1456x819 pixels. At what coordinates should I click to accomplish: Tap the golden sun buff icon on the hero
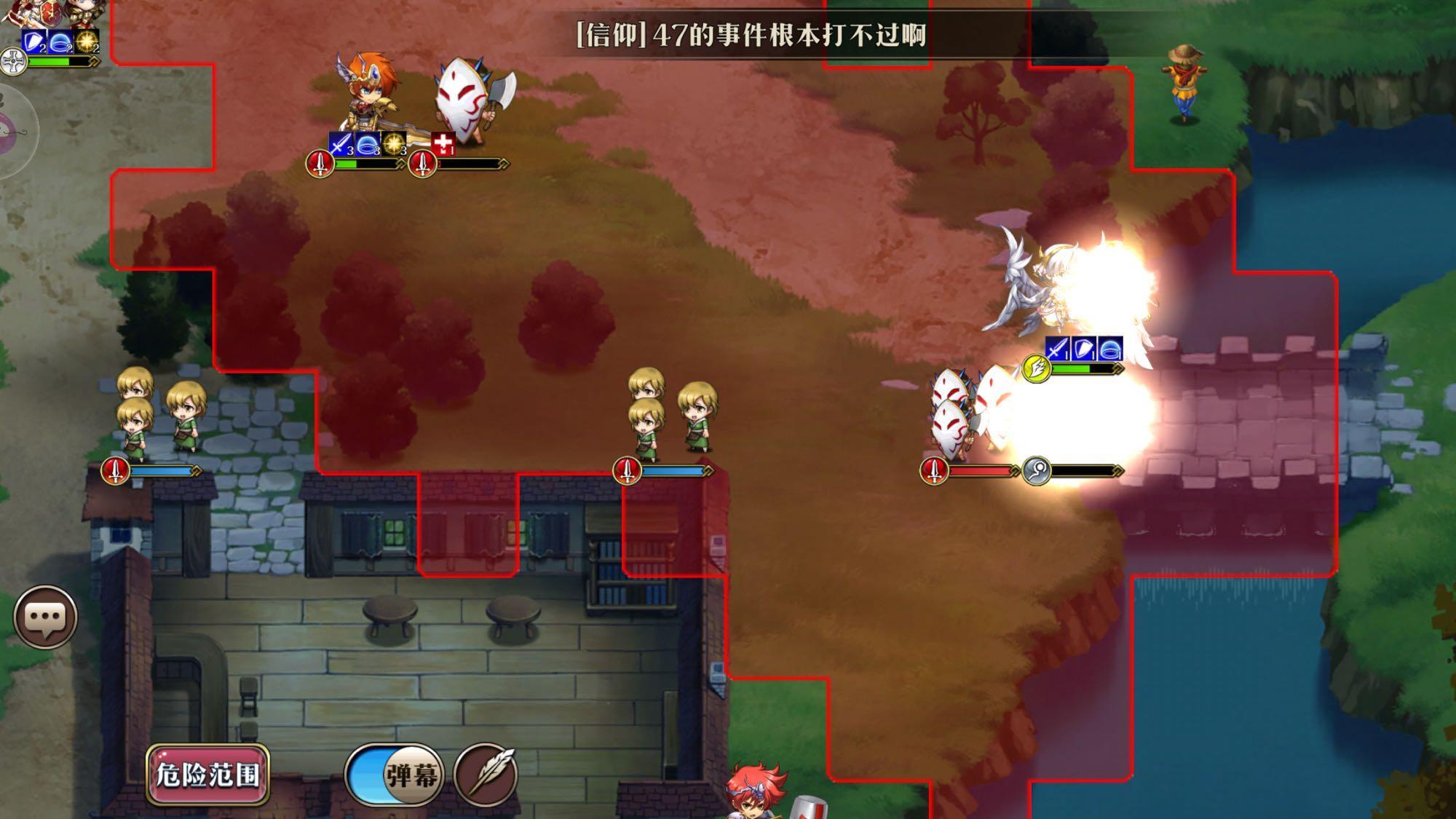tap(393, 143)
